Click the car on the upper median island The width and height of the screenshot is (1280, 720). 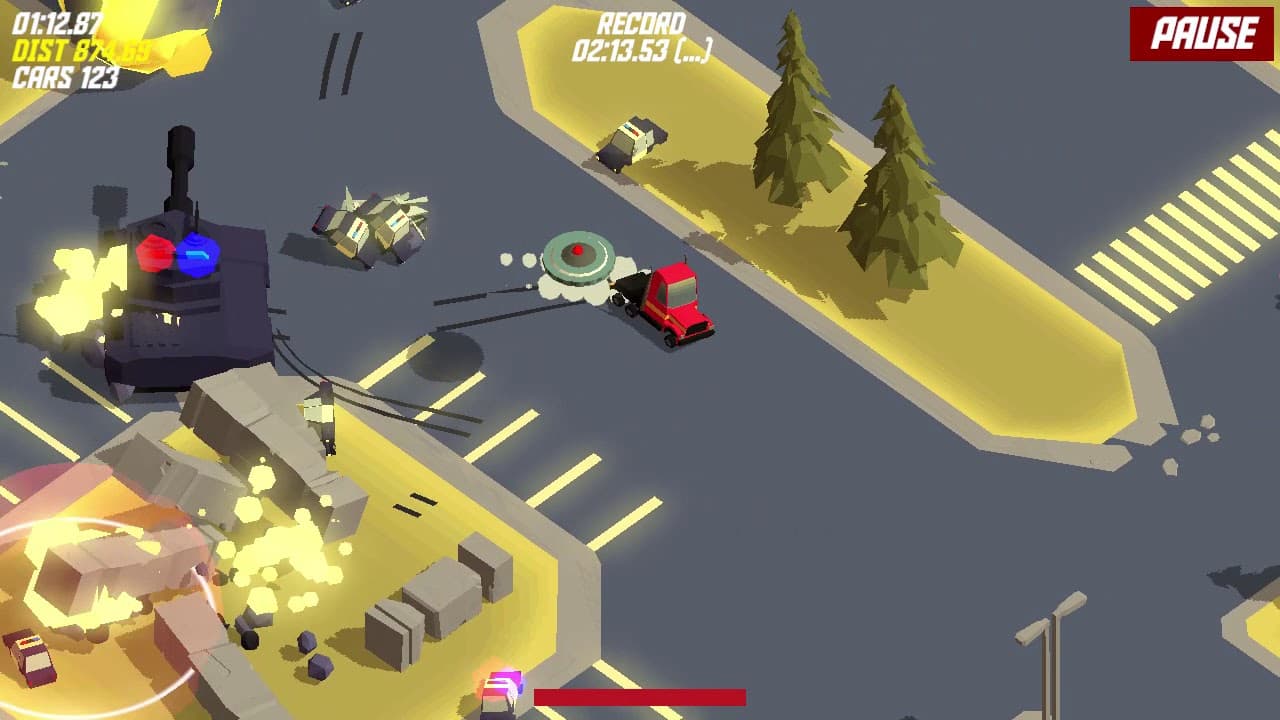628,140
